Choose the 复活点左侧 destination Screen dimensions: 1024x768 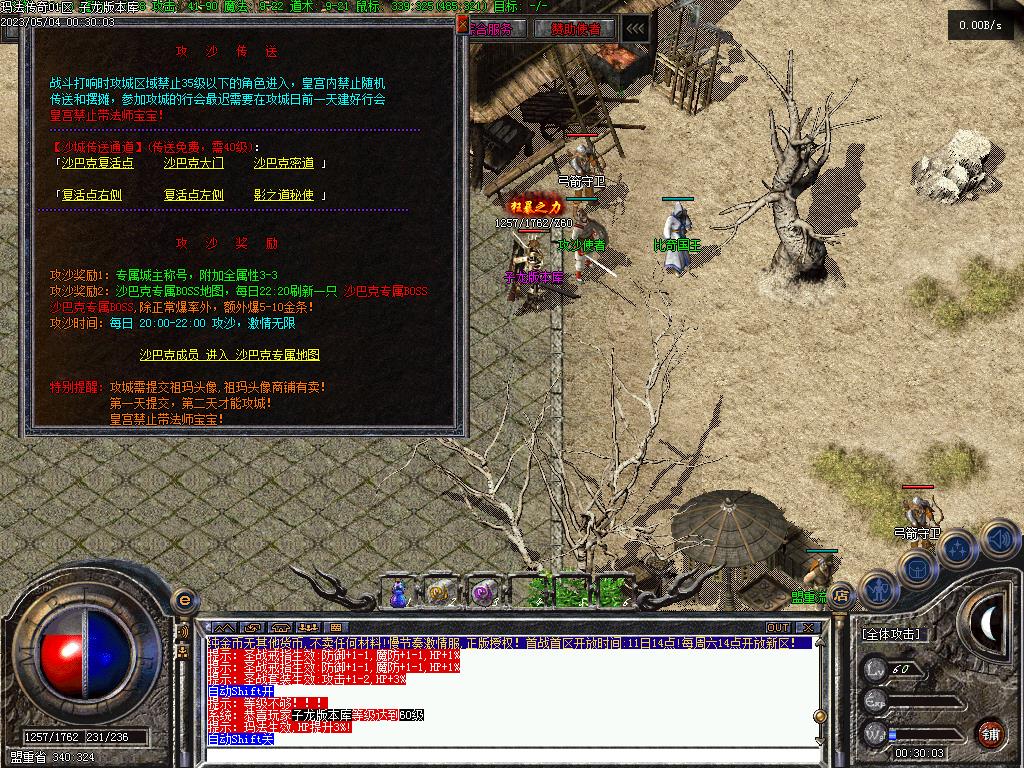pyautogui.click(x=194, y=195)
